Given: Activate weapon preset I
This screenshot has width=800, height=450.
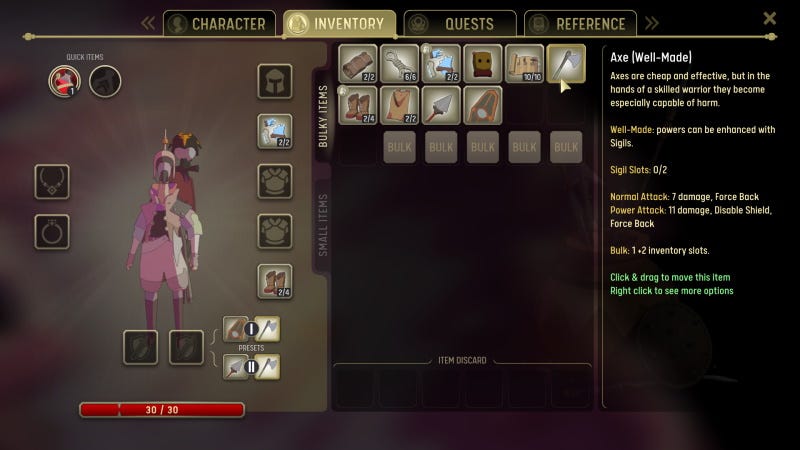Looking at the screenshot, I should 252,328.
